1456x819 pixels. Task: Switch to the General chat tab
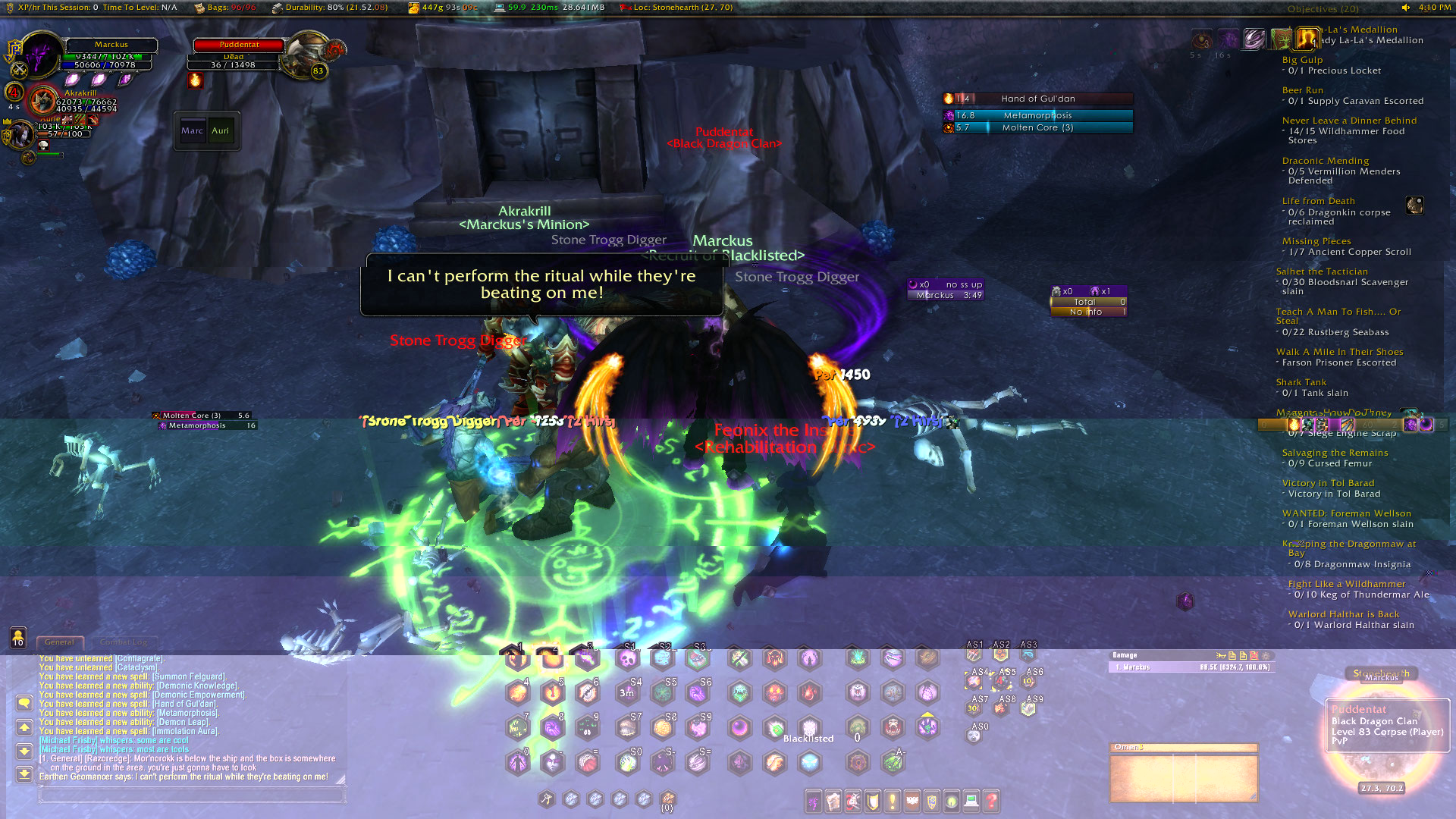point(59,642)
